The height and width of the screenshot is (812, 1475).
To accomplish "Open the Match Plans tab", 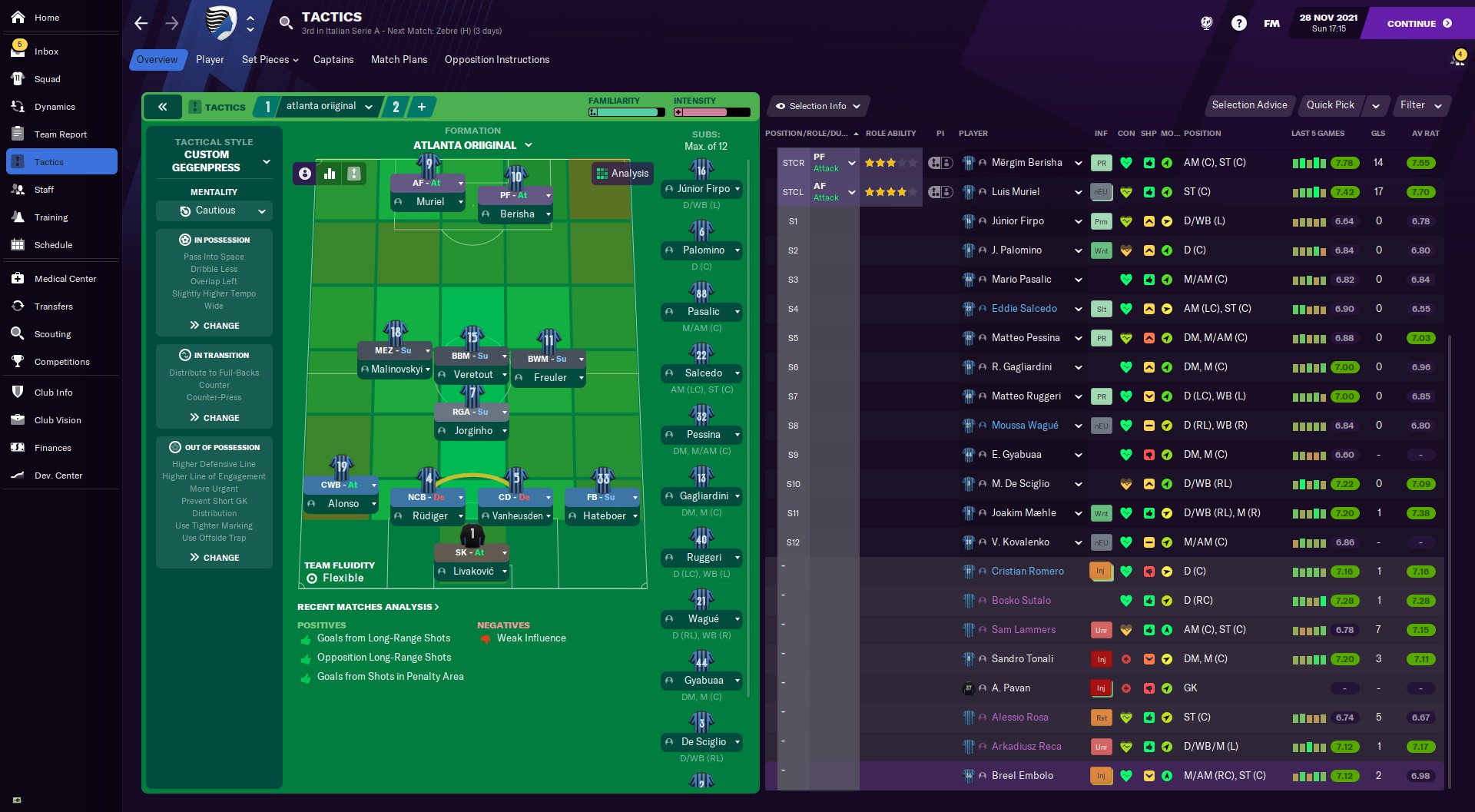I will click(399, 60).
